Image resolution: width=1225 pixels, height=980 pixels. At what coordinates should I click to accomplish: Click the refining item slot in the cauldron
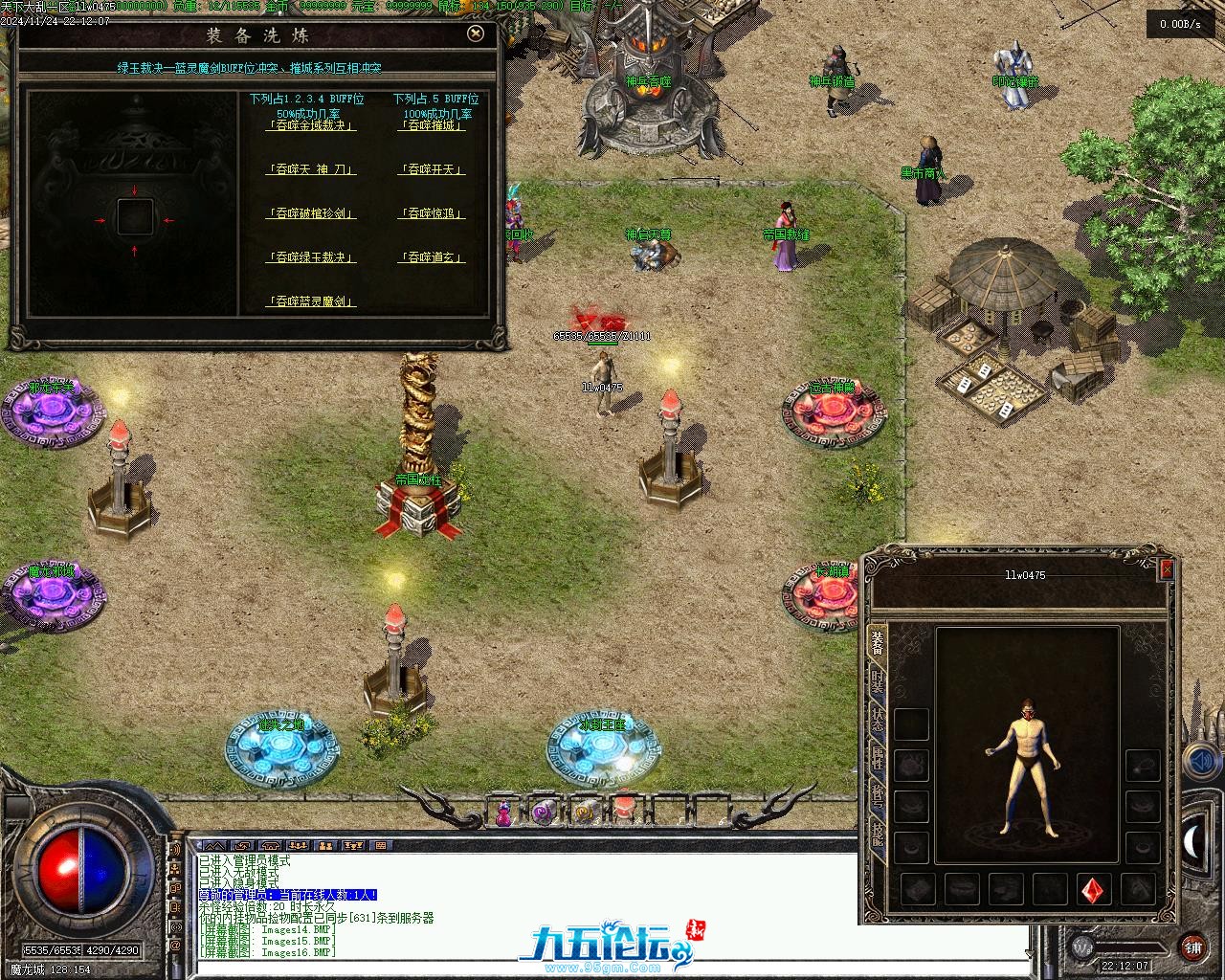point(134,217)
